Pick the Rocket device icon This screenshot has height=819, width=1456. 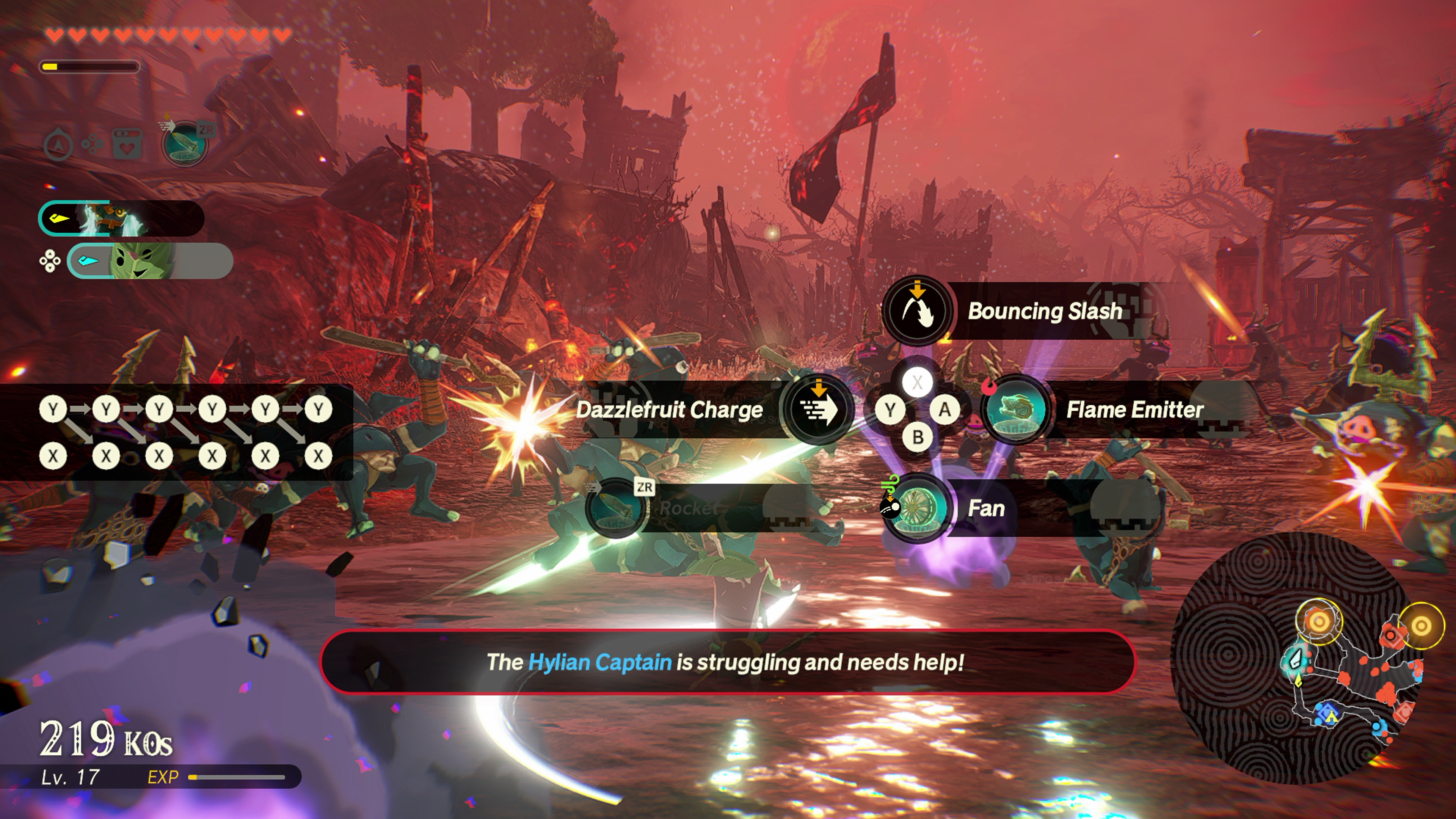tap(616, 508)
